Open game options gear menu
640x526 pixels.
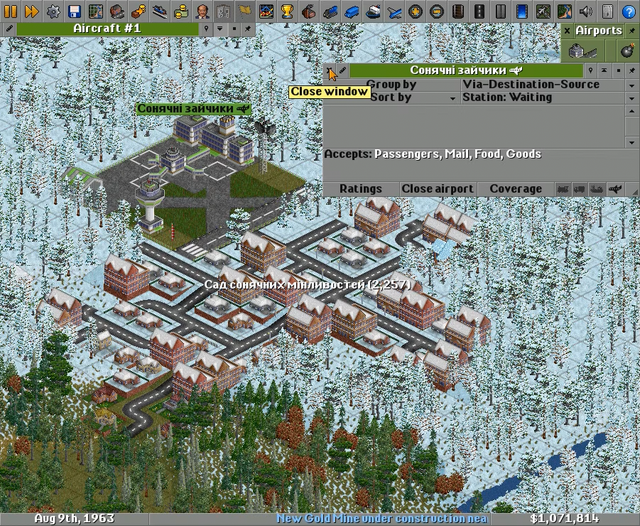pos(52,11)
